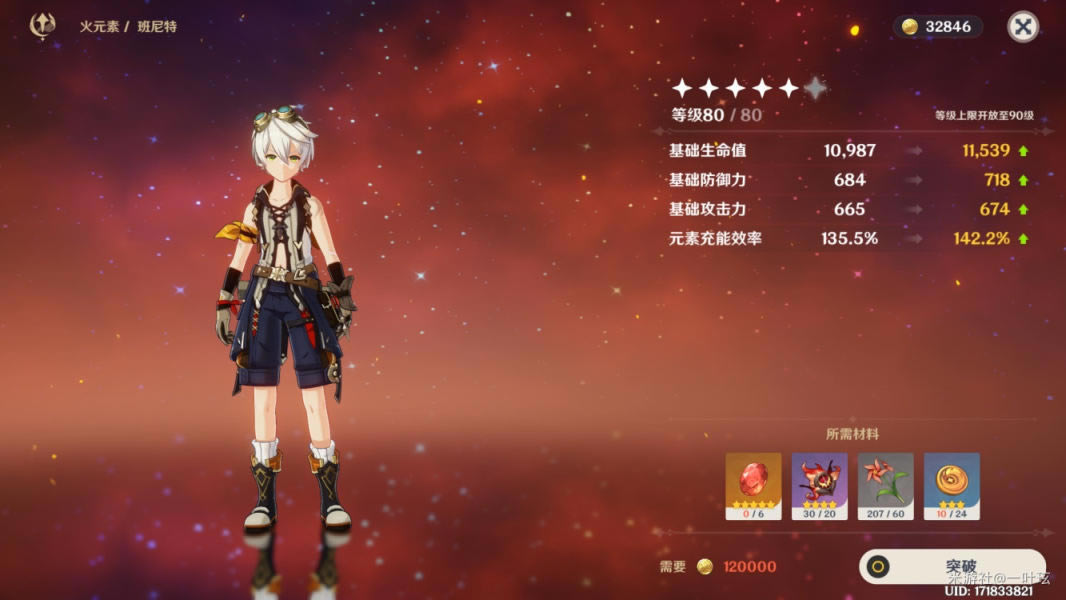This screenshot has width=1066, height=600.
Task: Inspect the Everflame Seed boss material
Action: pyautogui.click(x=819, y=486)
